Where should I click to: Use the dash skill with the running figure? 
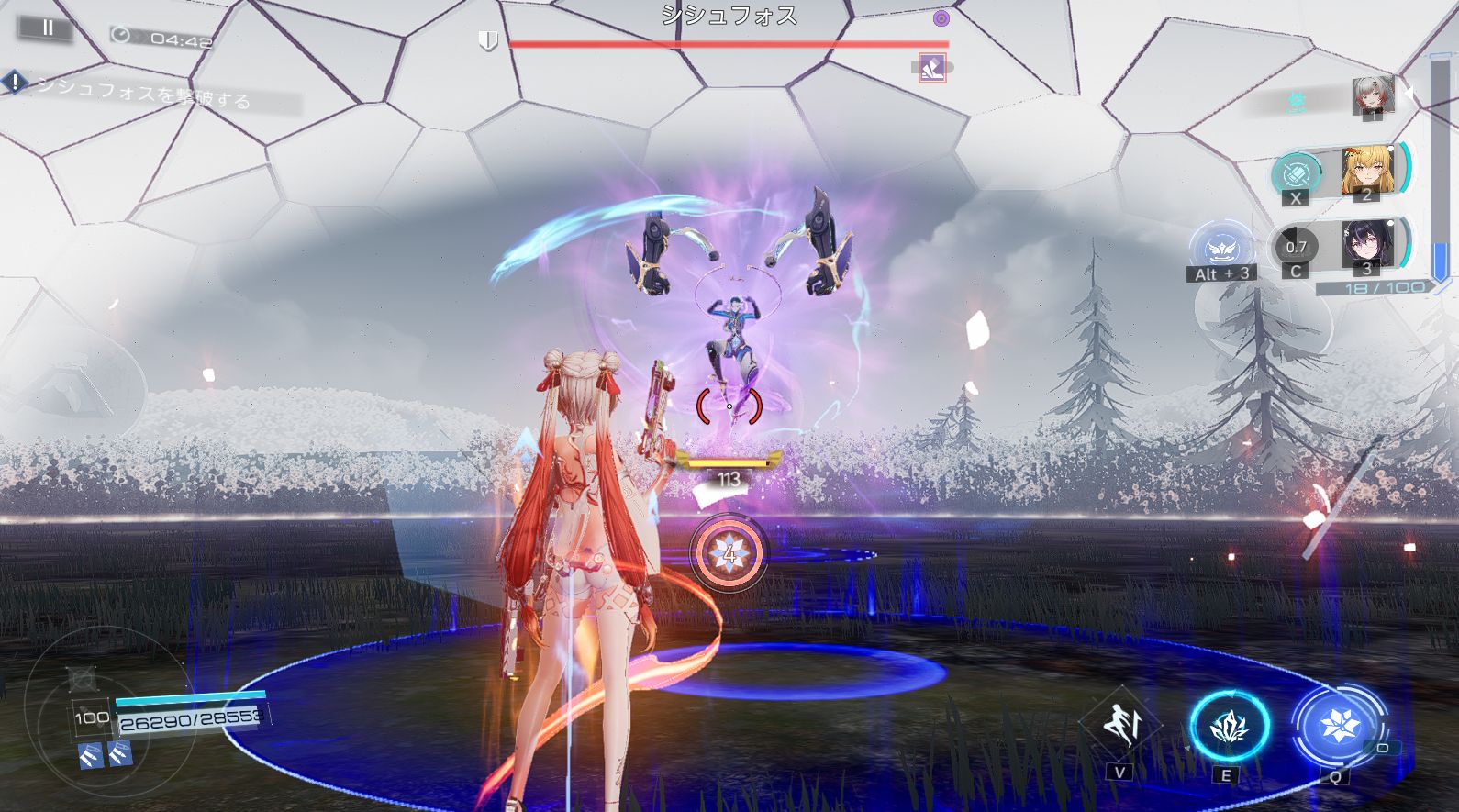pos(1119,725)
